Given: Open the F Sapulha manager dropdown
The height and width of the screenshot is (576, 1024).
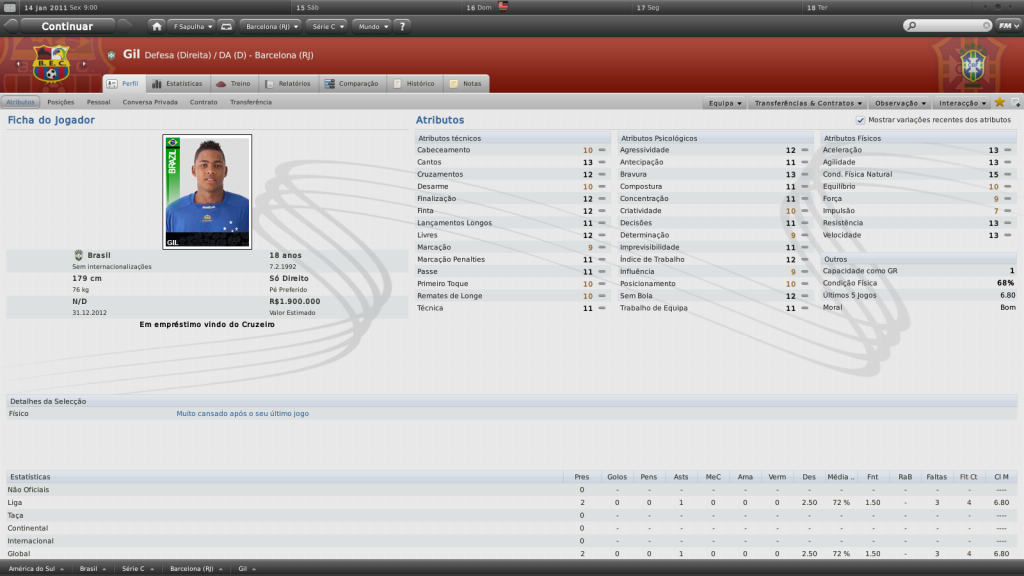Looking at the screenshot, I should [x=191, y=26].
